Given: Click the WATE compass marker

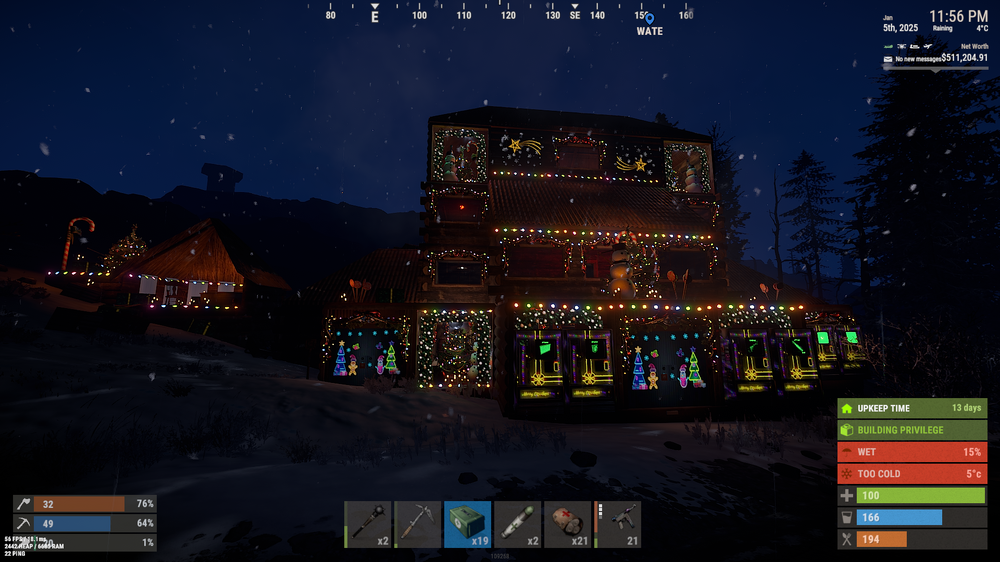Looking at the screenshot, I should point(649,18).
